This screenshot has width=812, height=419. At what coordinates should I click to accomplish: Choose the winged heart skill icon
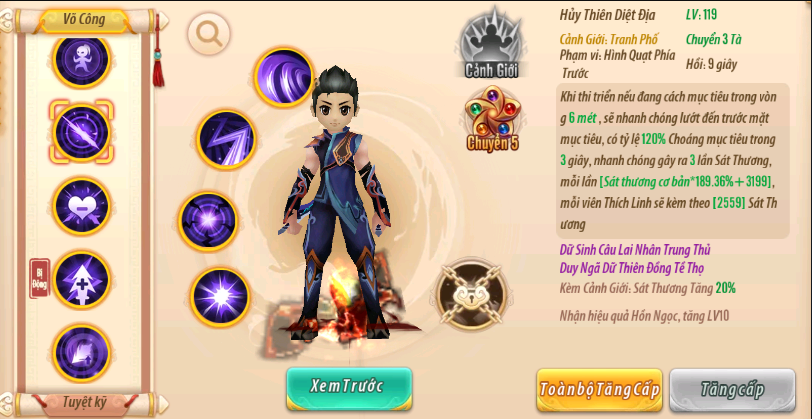coord(81,204)
